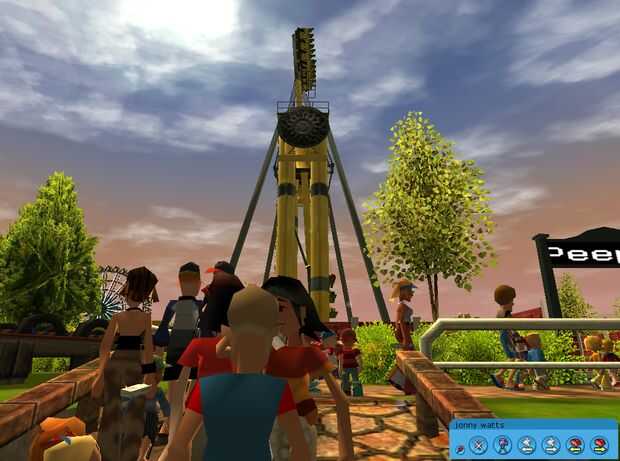Image resolution: width=620 pixels, height=461 pixels.
Task: Choose the red icon with left arrow
Action: point(575,445)
